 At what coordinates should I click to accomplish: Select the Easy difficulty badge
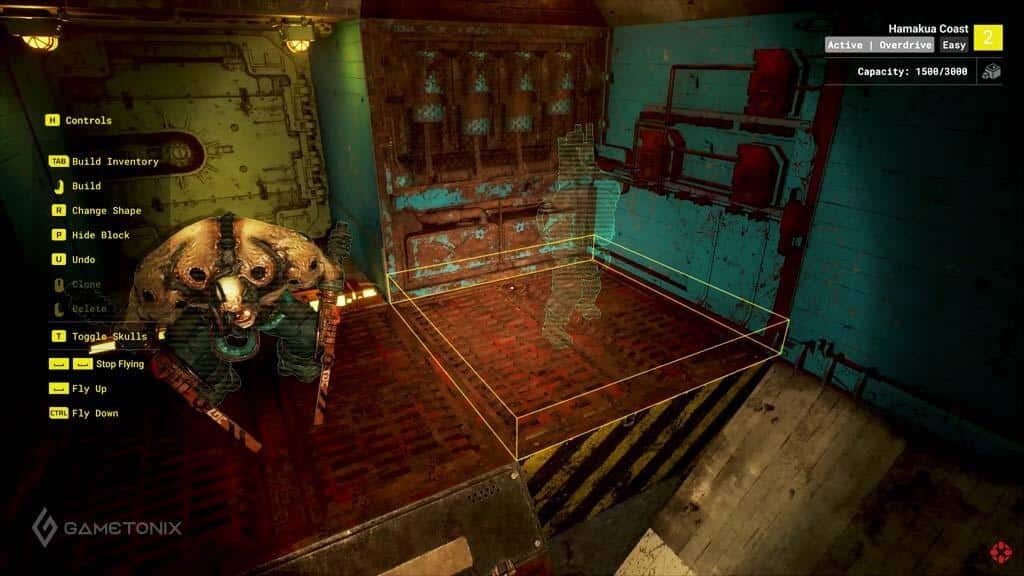(x=954, y=45)
